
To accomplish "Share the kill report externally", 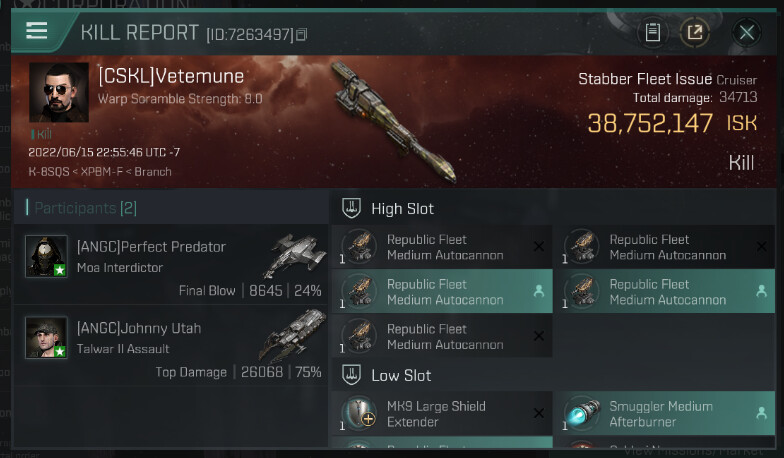I will coord(694,33).
